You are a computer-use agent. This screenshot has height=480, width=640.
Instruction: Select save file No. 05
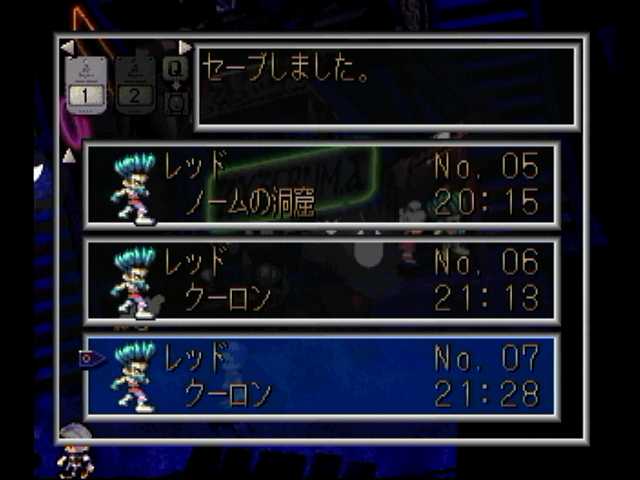[322, 185]
